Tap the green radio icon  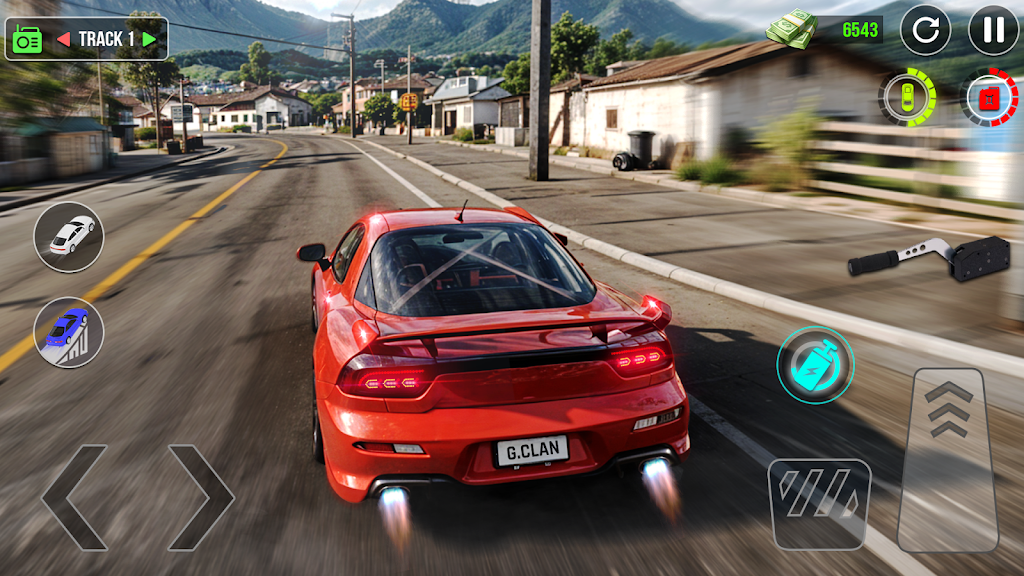coord(26,39)
